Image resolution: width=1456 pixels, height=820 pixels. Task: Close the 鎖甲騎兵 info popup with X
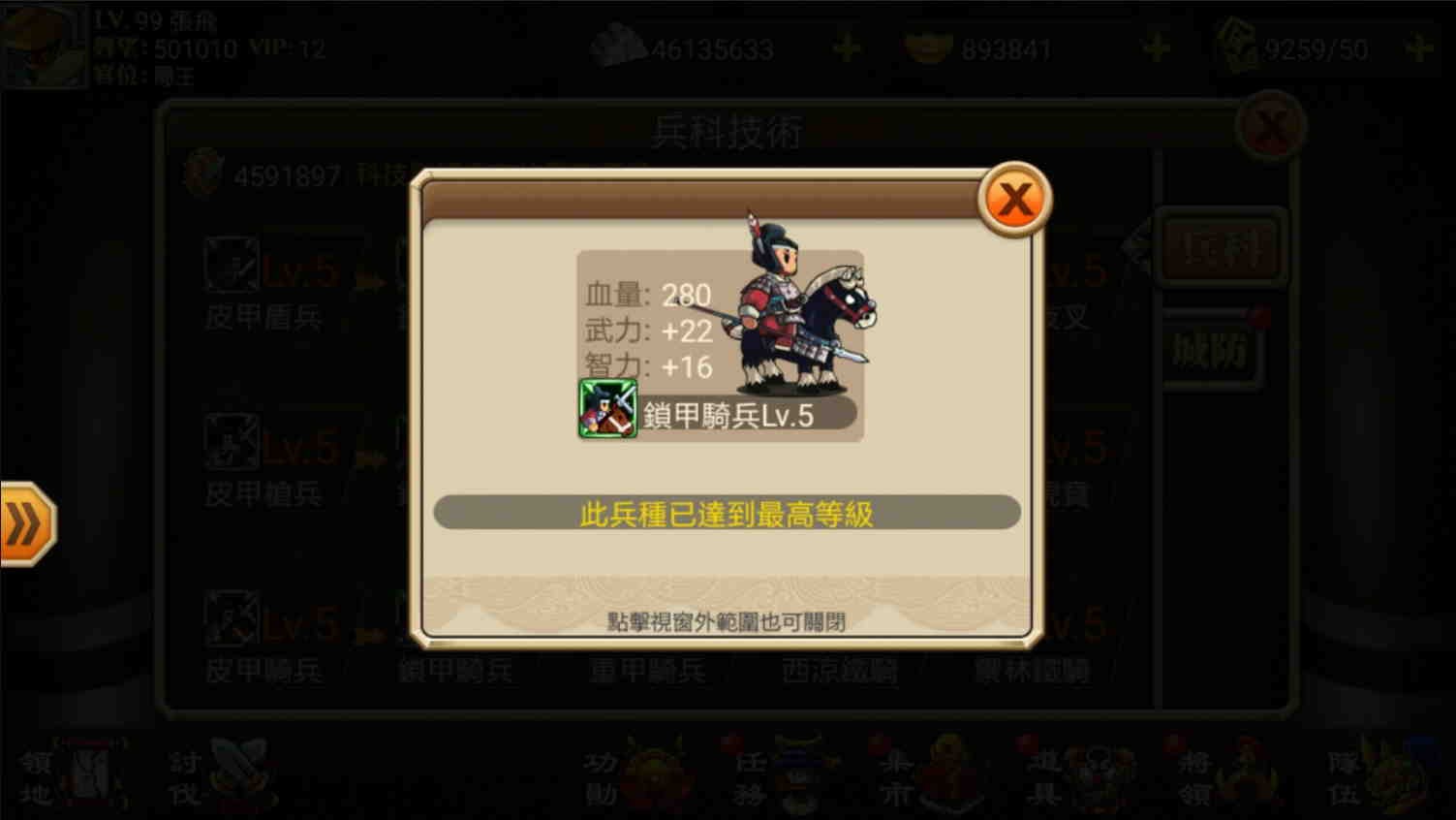pyautogui.click(x=1013, y=197)
